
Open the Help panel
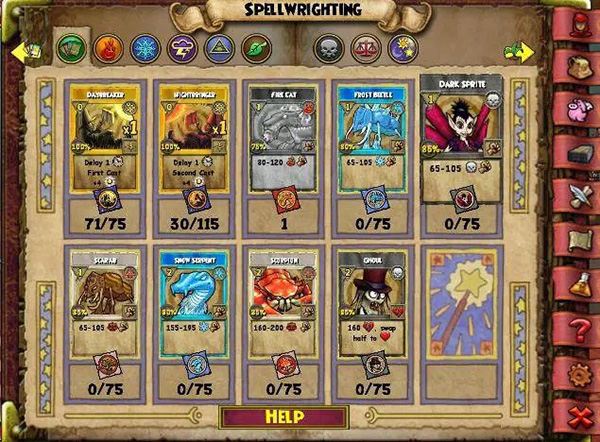[285, 414]
